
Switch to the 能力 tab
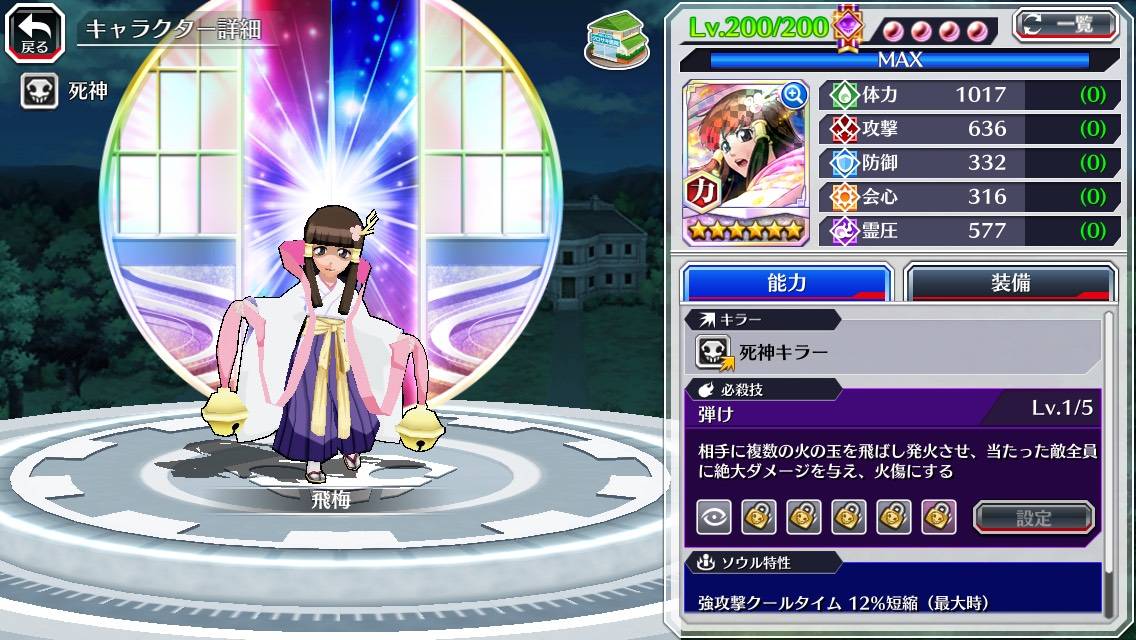pyautogui.click(x=786, y=283)
